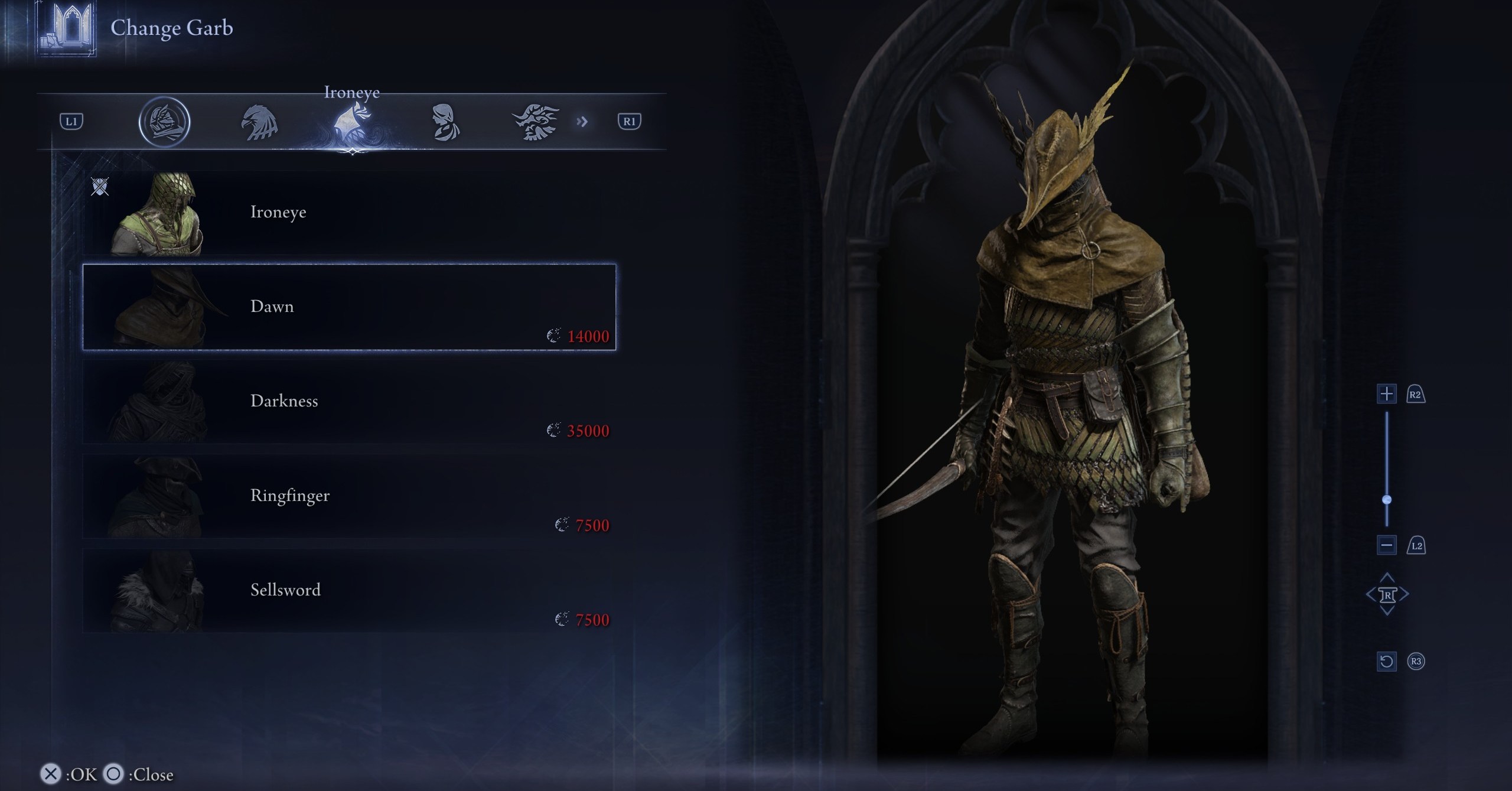
Task: Switch to the hooded woman character tab
Action: point(444,123)
